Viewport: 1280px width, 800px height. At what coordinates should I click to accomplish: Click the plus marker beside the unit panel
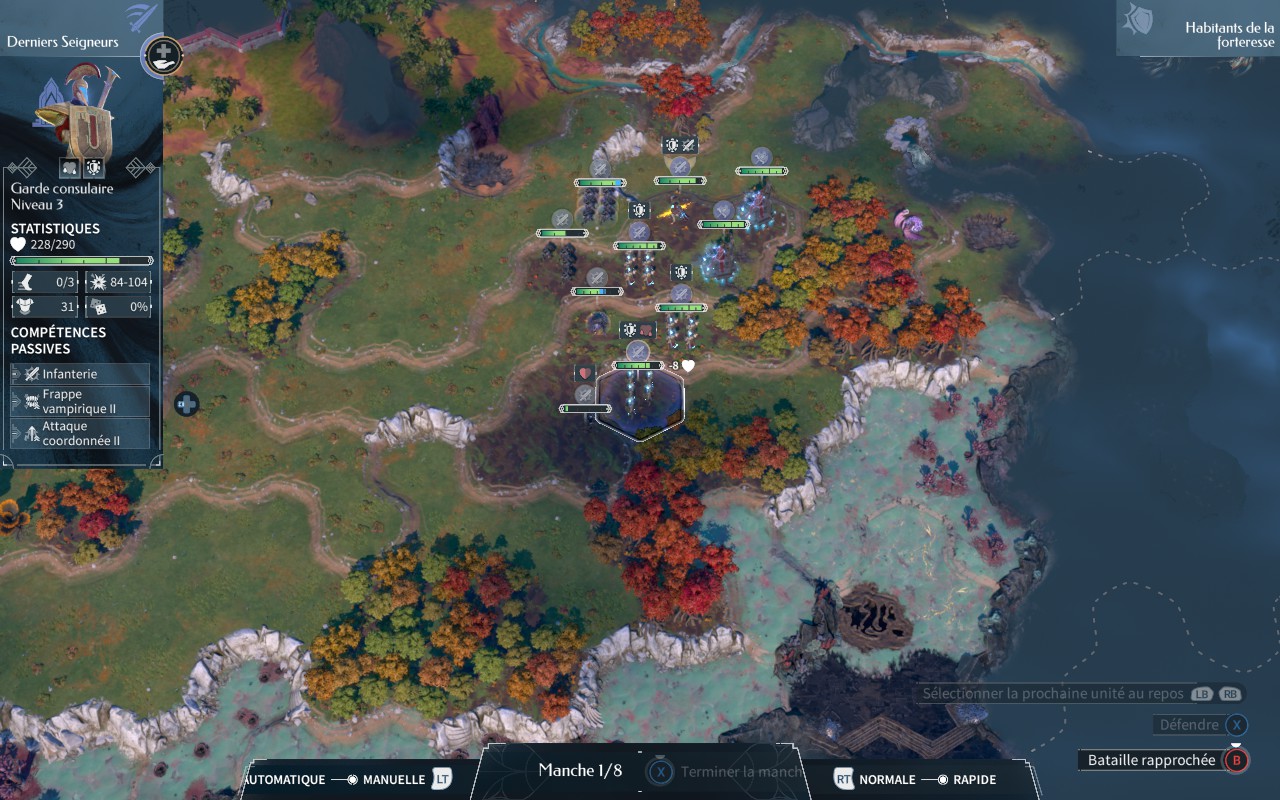pyautogui.click(x=186, y=404)
